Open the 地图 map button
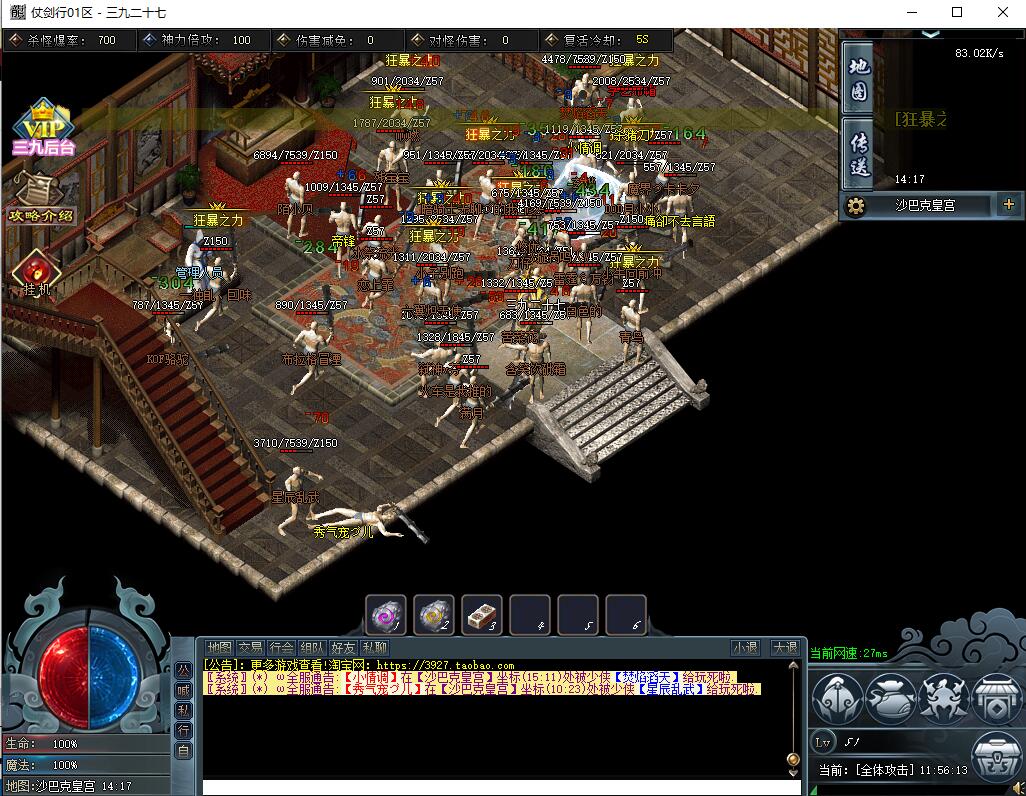Viewport: 1026px width, 796px height. point(858,79)
